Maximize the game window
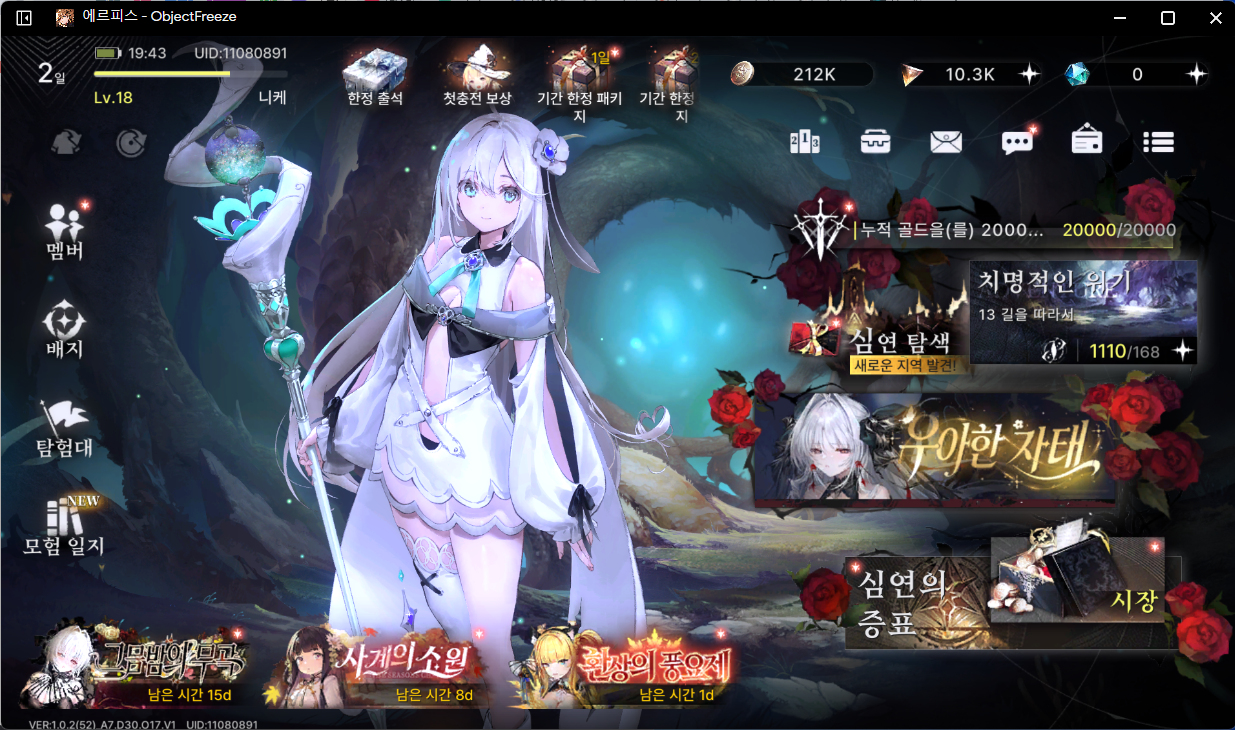 1167,18
